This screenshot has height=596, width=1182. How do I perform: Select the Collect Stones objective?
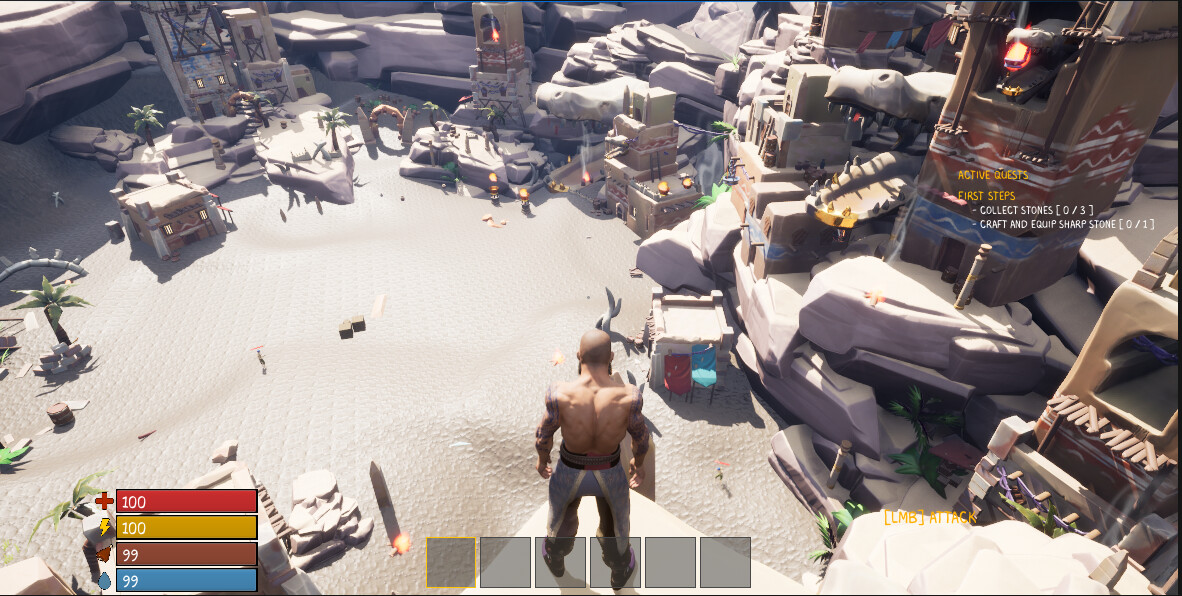coord(1035,210)
